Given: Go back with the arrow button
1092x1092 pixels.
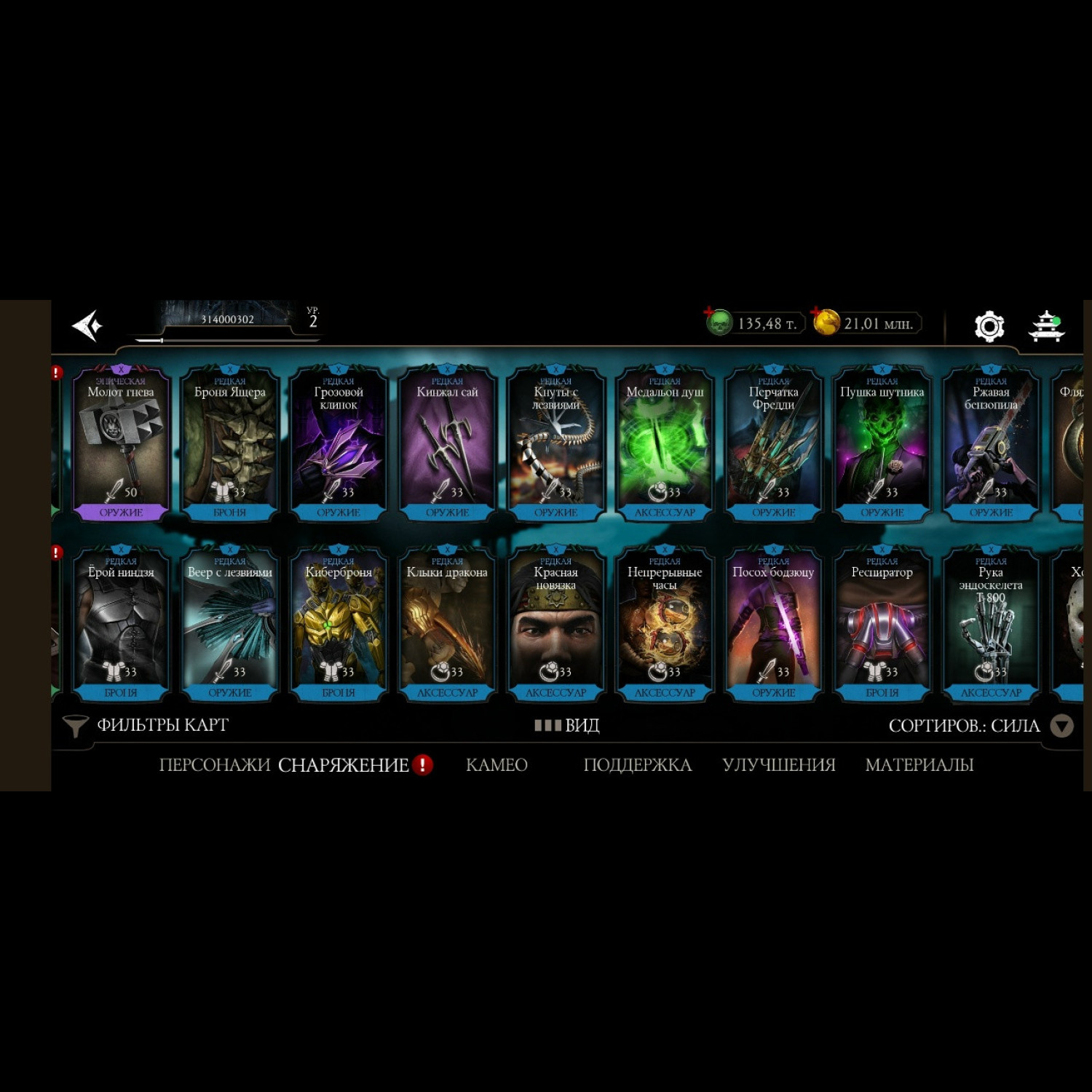Looking at the screenshot, I should coord(87,325).
